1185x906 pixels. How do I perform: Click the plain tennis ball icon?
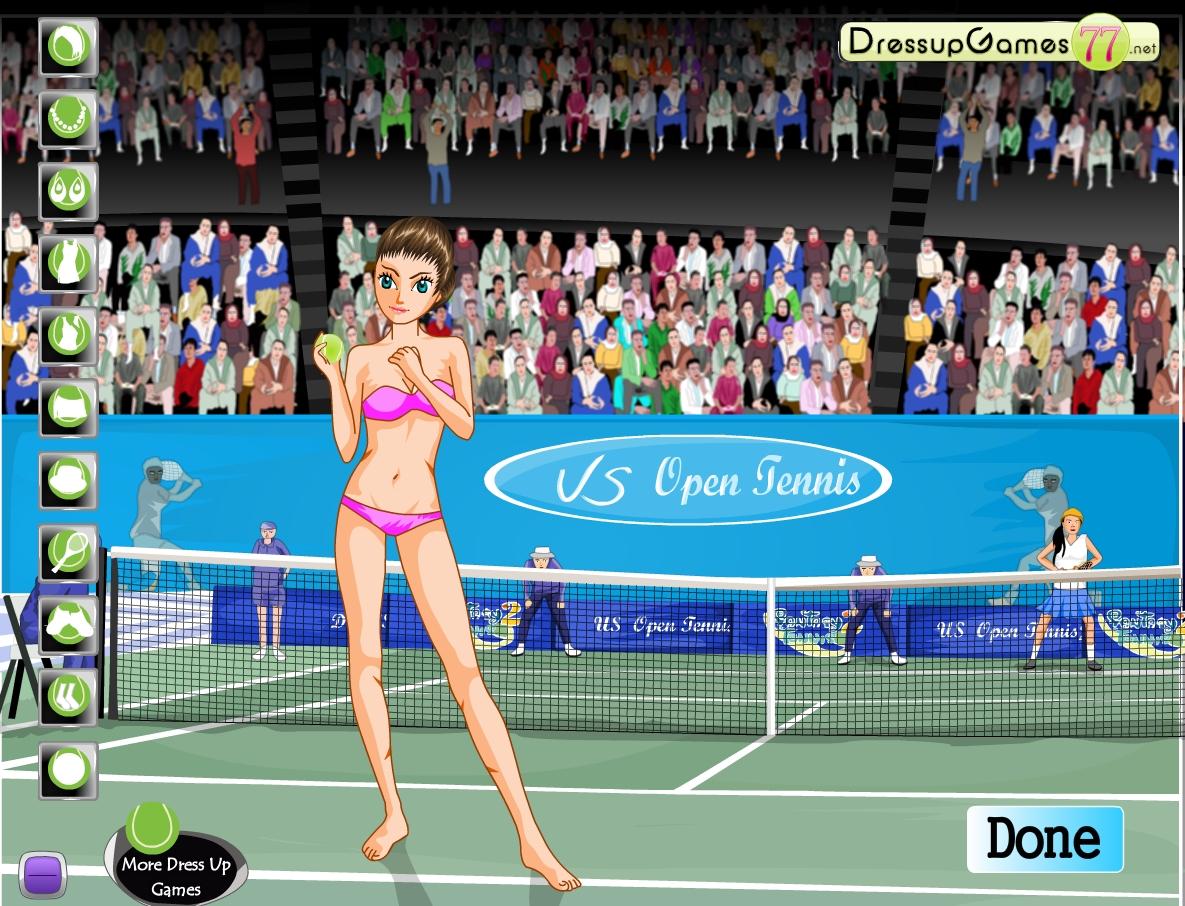[68, 770]
